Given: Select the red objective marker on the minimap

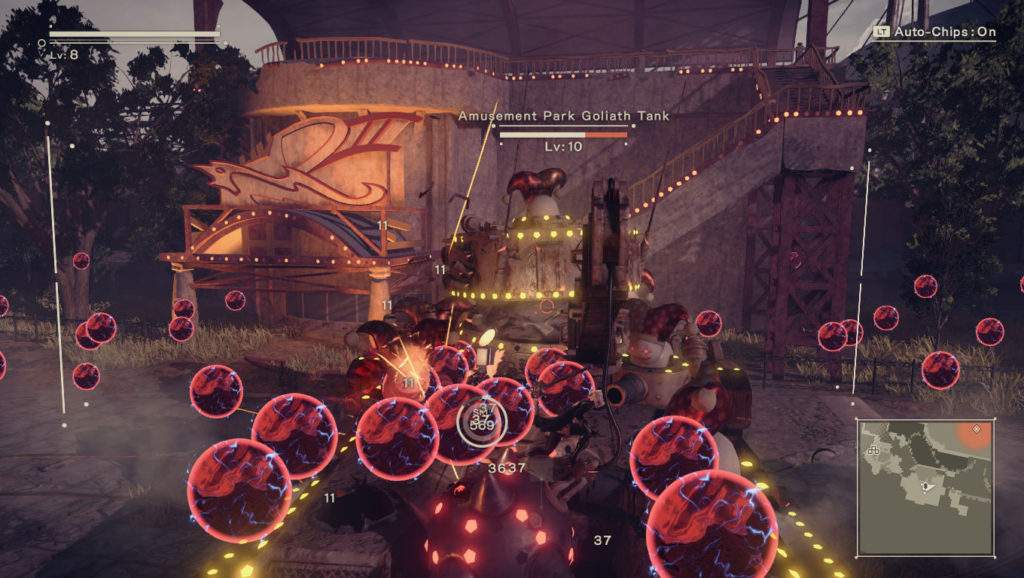Looking at the screenshot, I should point(977,430).
